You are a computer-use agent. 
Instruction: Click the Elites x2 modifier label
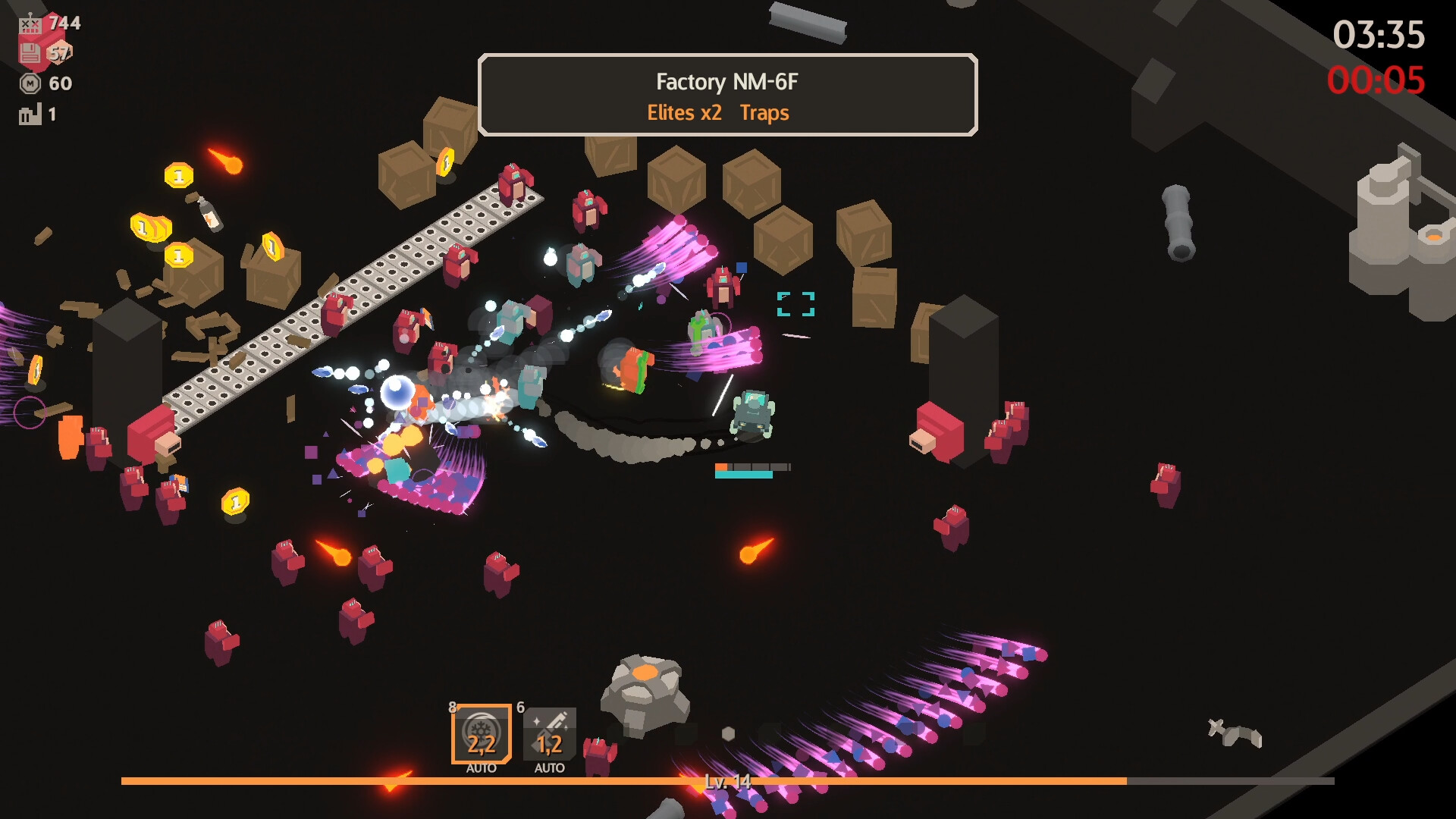[x=686, y=113]
